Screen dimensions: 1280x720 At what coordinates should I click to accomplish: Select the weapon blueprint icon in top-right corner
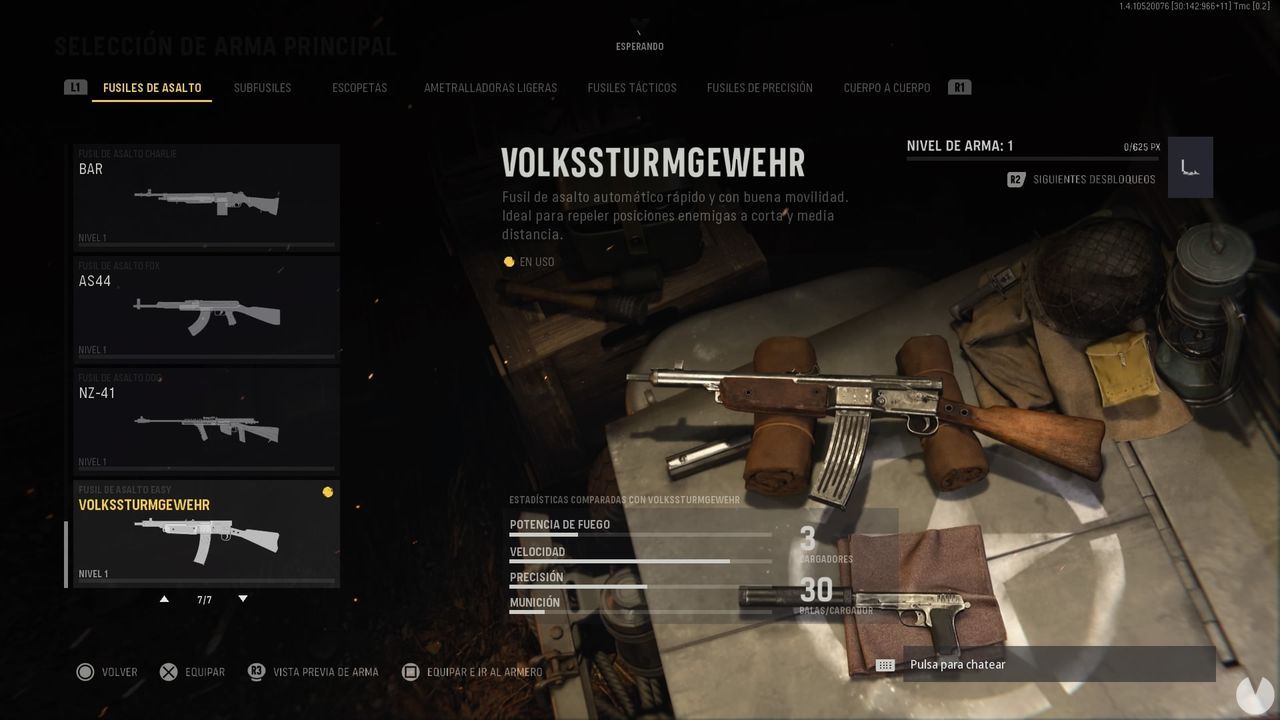1189,166
